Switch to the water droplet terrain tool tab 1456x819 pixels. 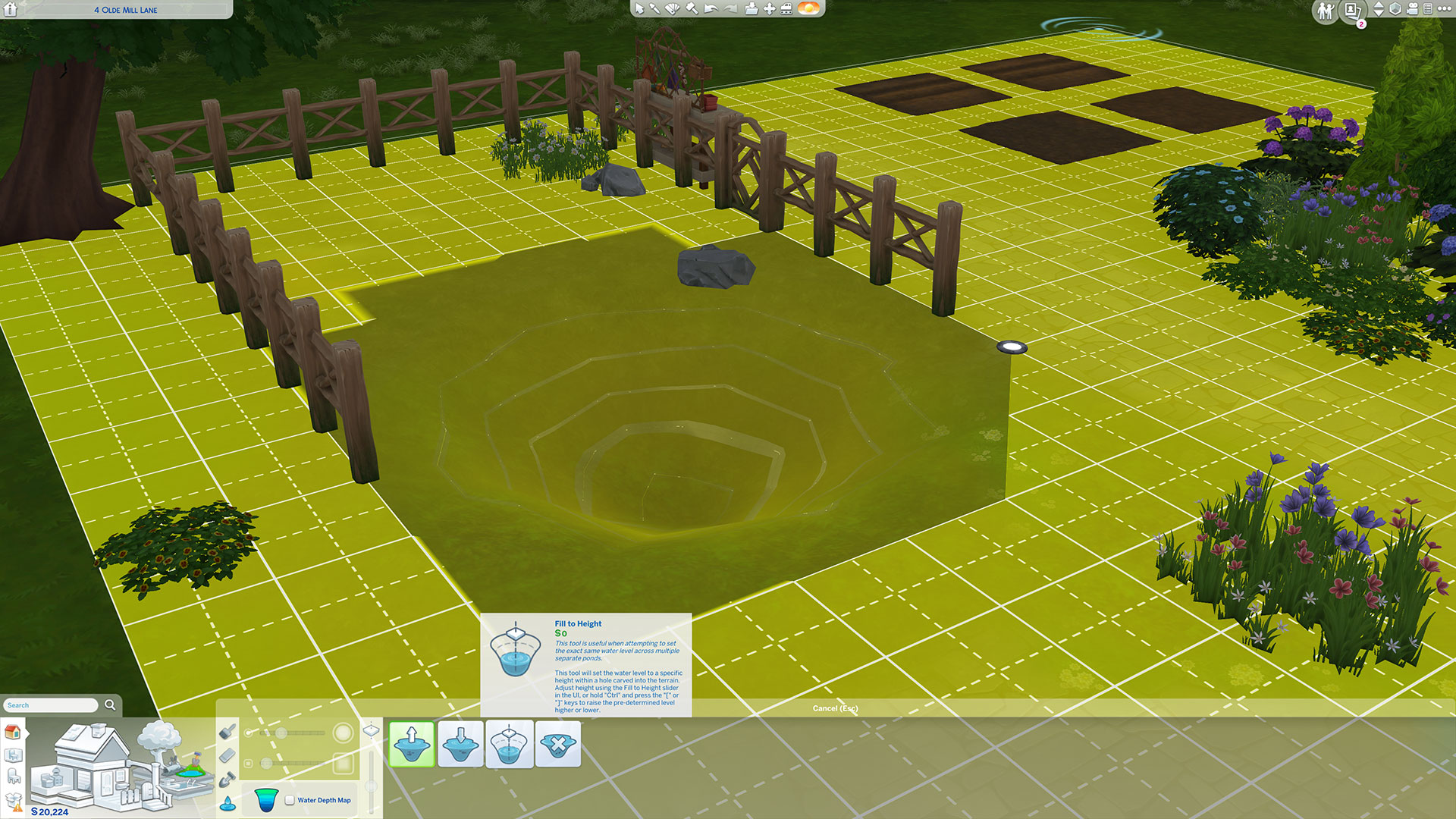pos(228,802)
